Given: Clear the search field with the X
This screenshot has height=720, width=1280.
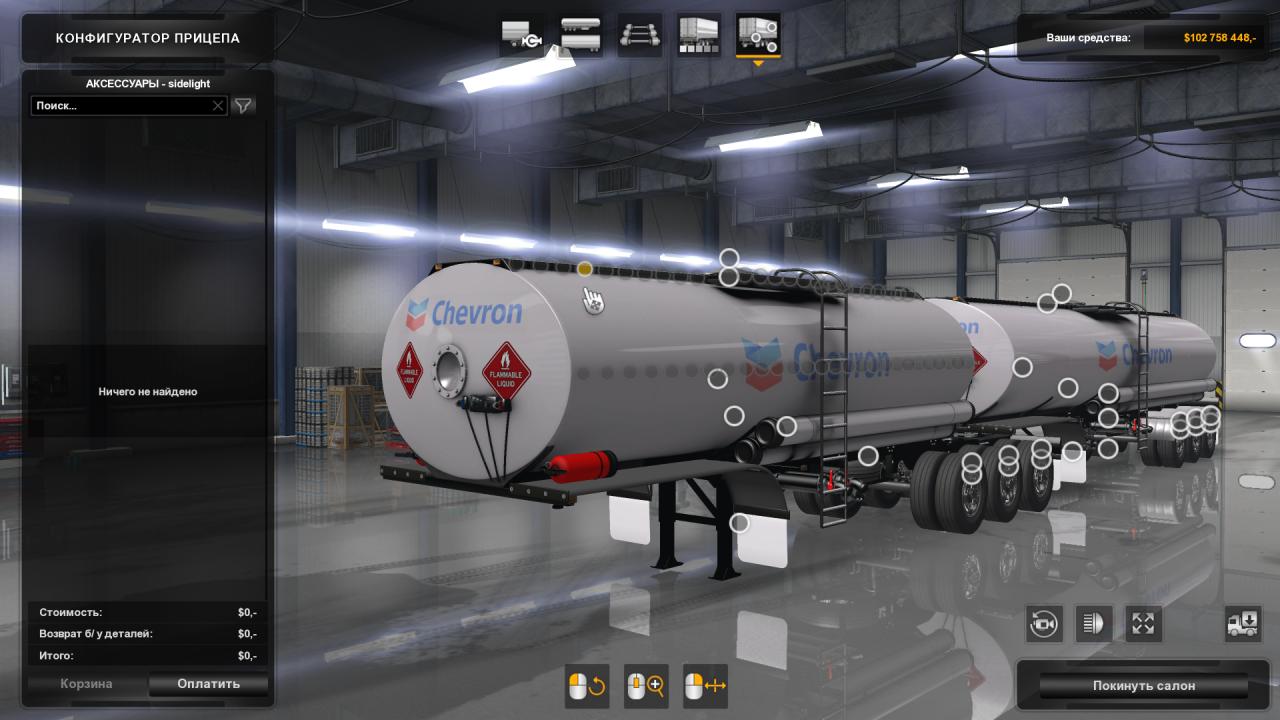Looking at the screenshot, I should pos(218,105).
